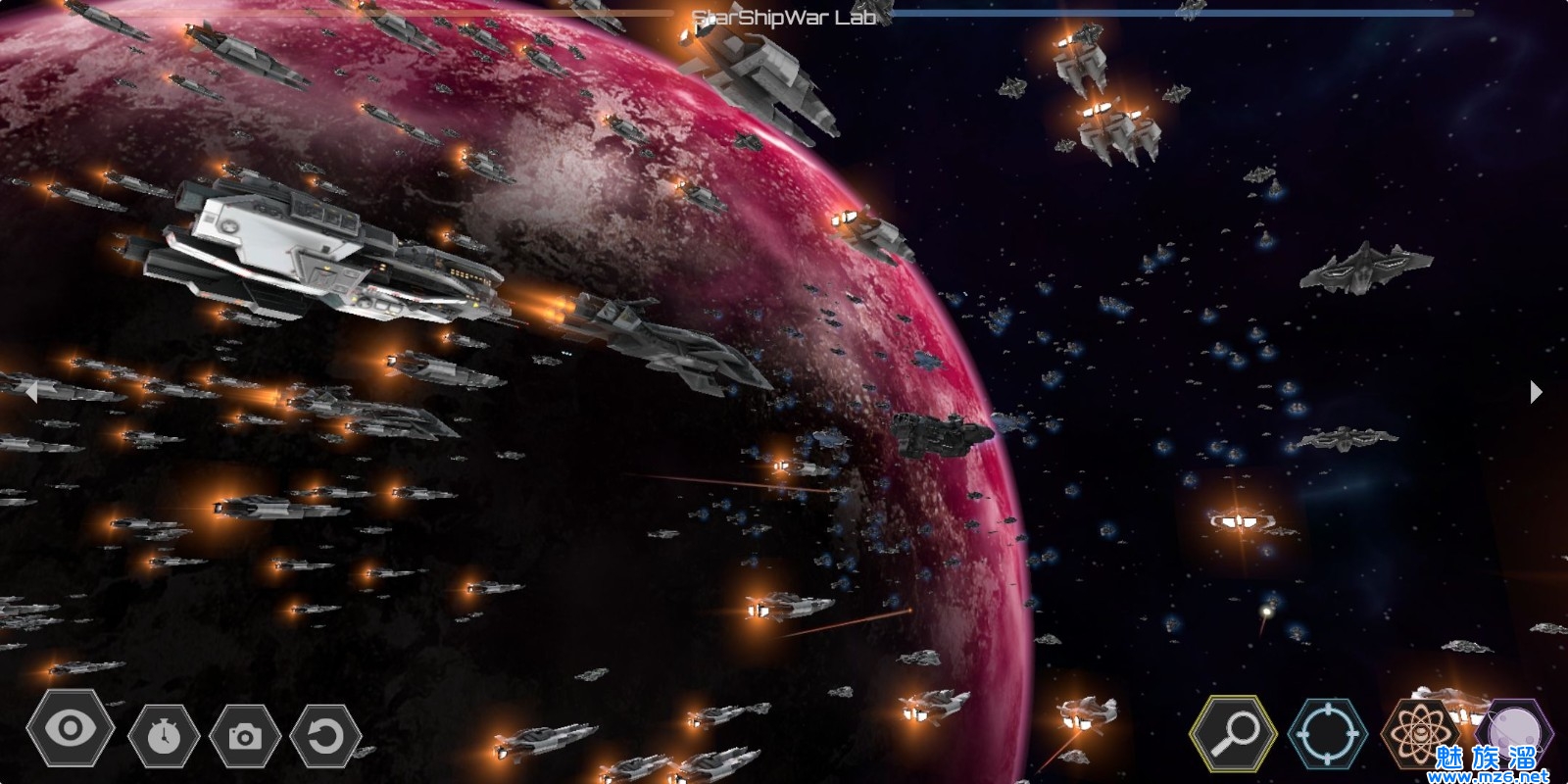Click the circular arrow reset button

click(326, 735)
